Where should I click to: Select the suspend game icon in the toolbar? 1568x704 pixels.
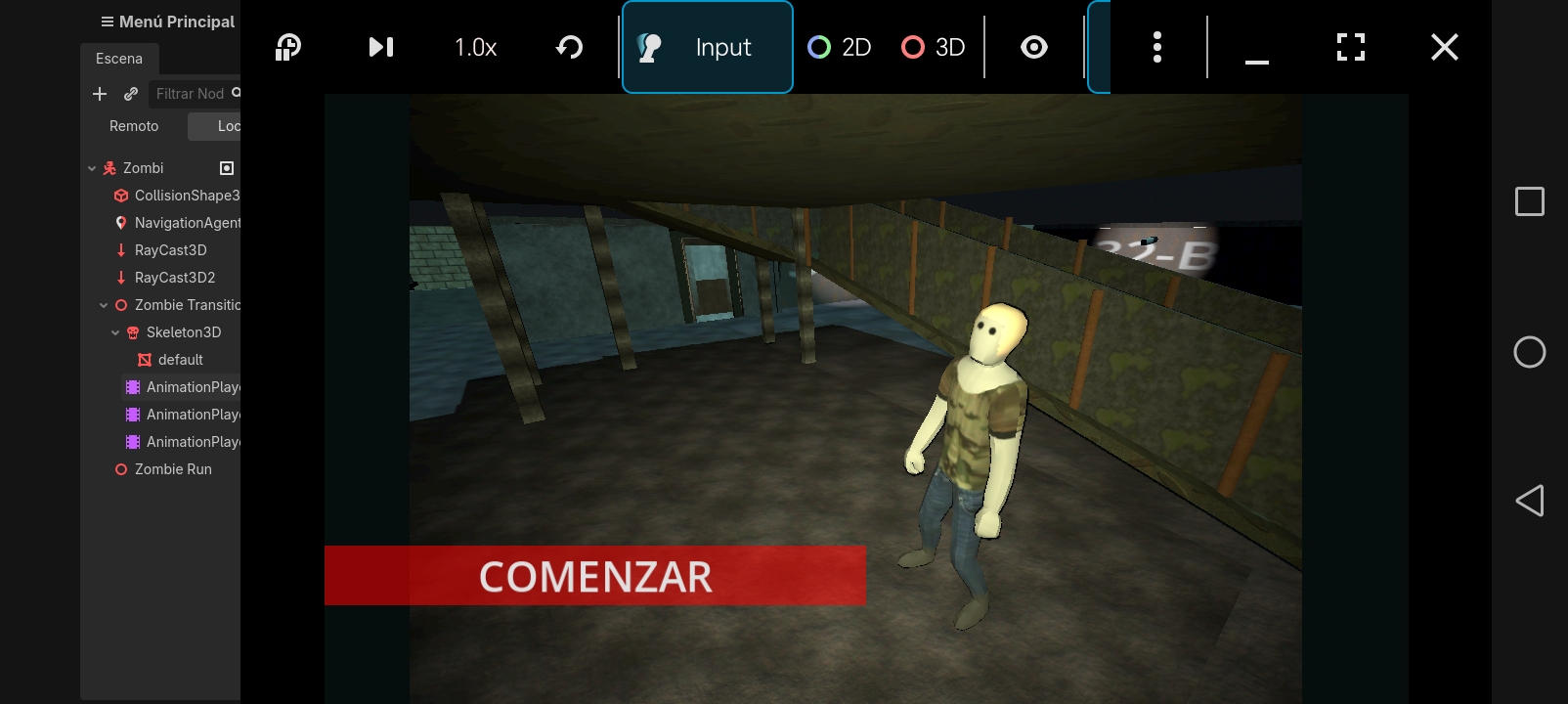[x=287, y=47]
